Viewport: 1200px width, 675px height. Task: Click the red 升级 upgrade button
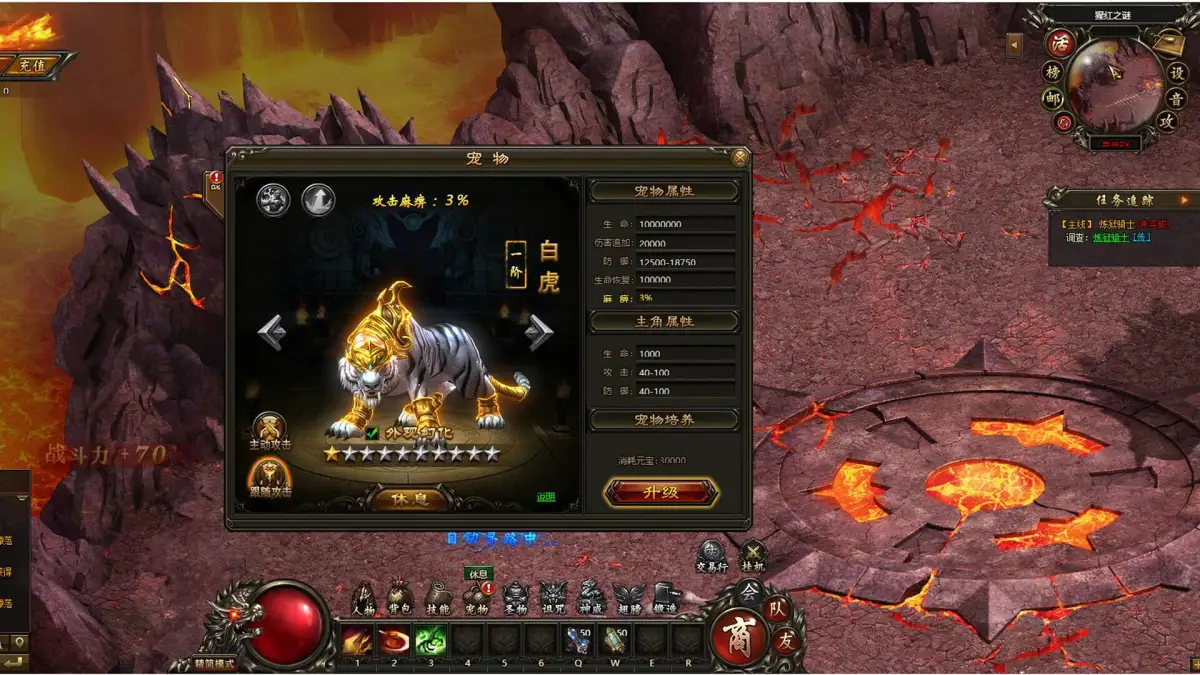pyautogui.click(x=661, y=492)
